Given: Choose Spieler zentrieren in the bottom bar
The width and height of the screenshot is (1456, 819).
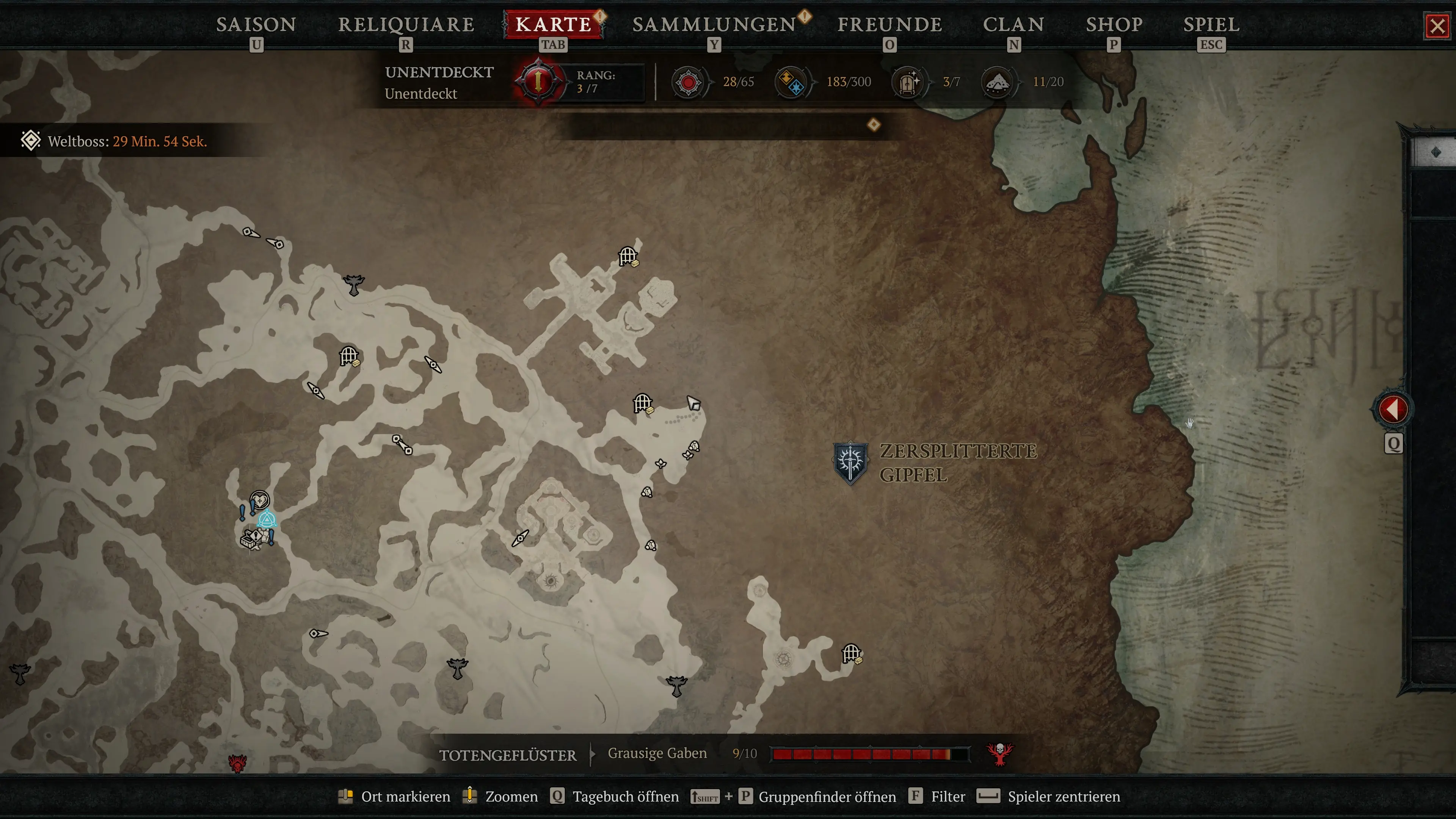Looking at the screenshot, I should tap(1063, 796).
